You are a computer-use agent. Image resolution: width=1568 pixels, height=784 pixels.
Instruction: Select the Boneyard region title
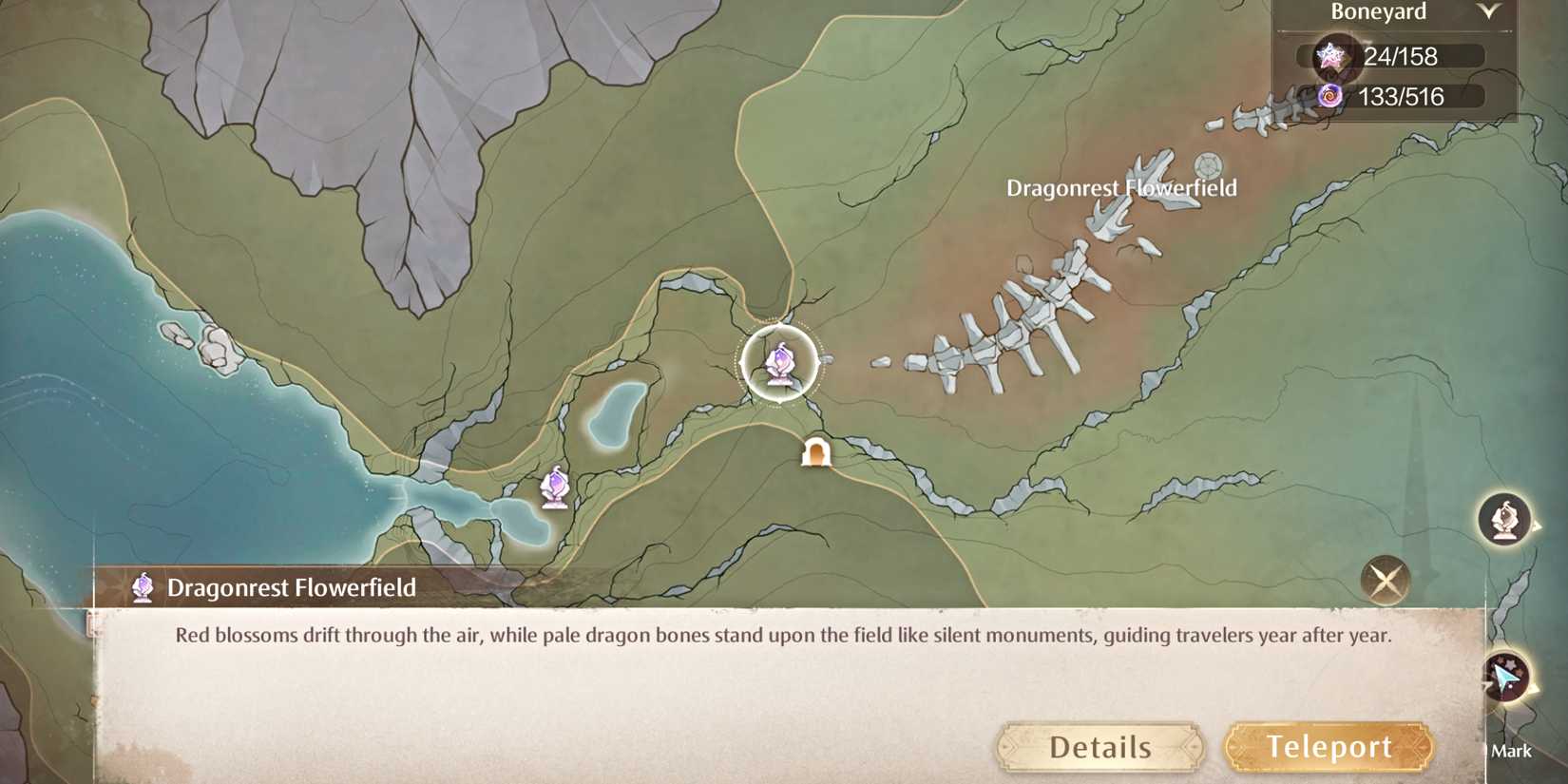coord(1378,12)
